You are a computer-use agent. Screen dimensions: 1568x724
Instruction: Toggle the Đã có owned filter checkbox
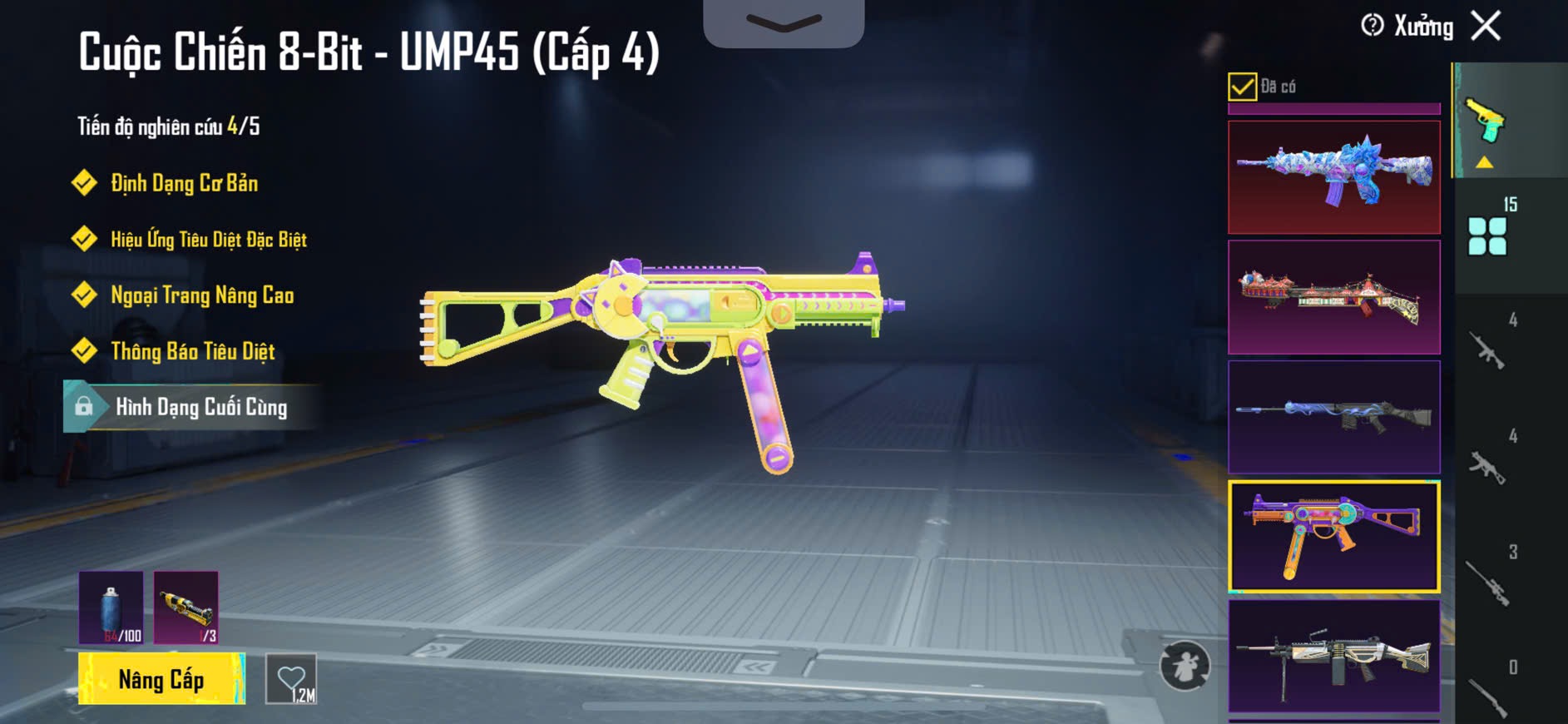(x=1242, y=87)
